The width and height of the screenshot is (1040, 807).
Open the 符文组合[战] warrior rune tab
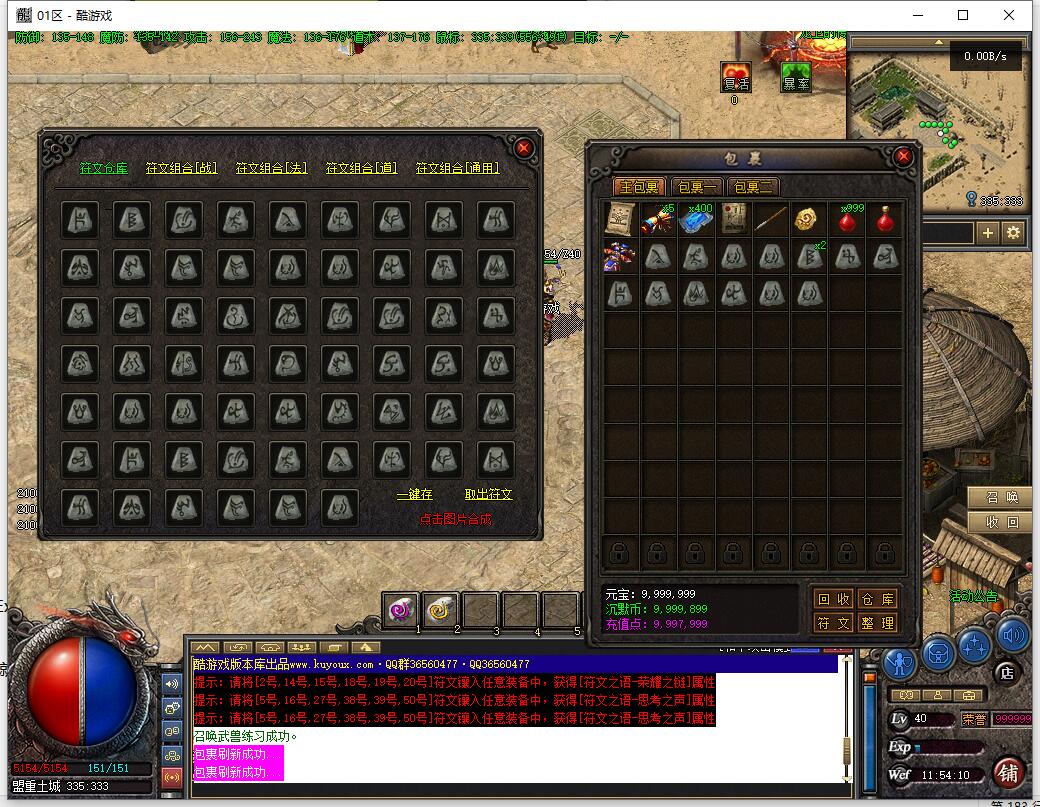181,168
